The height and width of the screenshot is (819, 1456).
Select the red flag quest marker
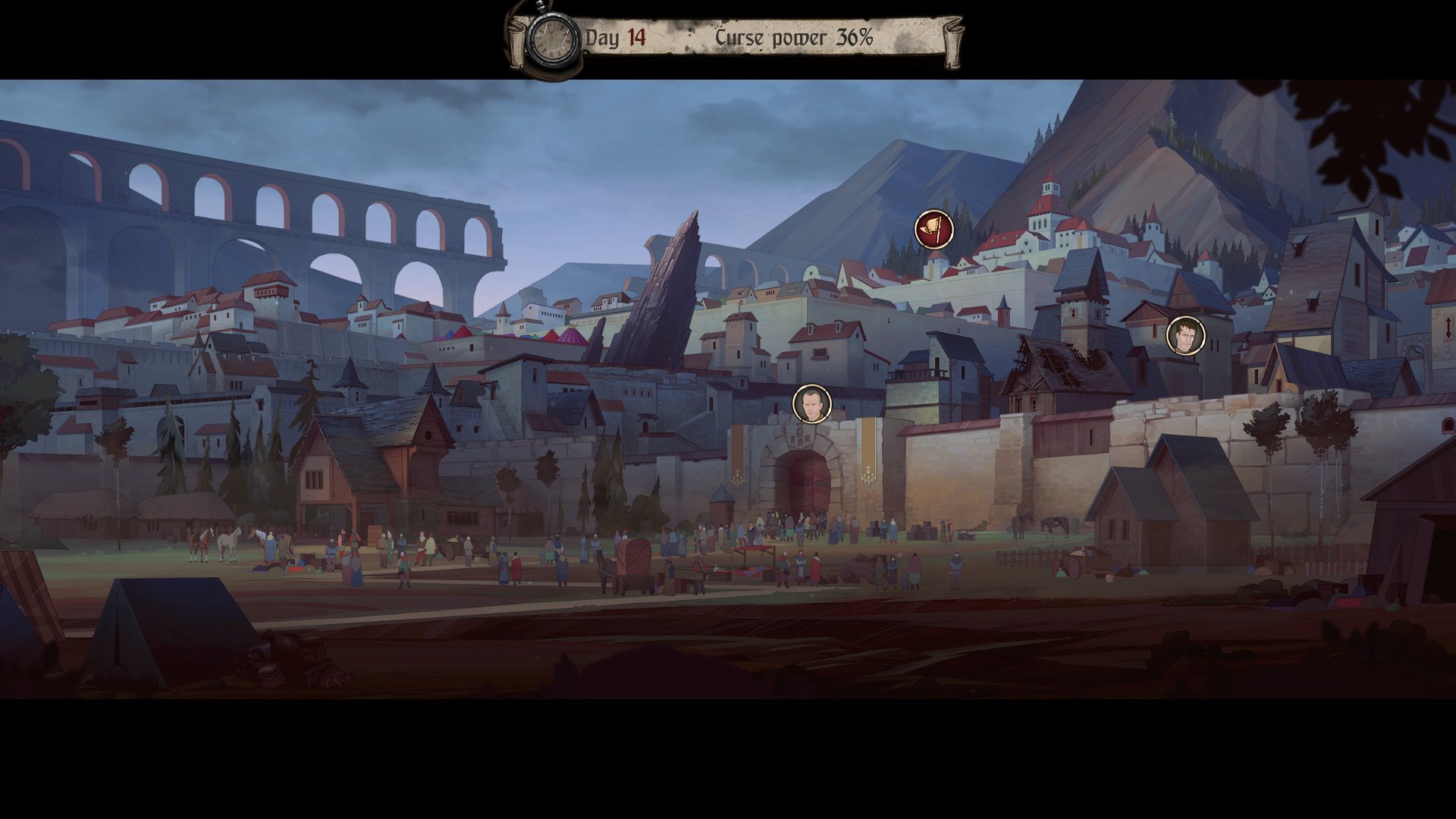pyautogui.click(x=933, y=229)
